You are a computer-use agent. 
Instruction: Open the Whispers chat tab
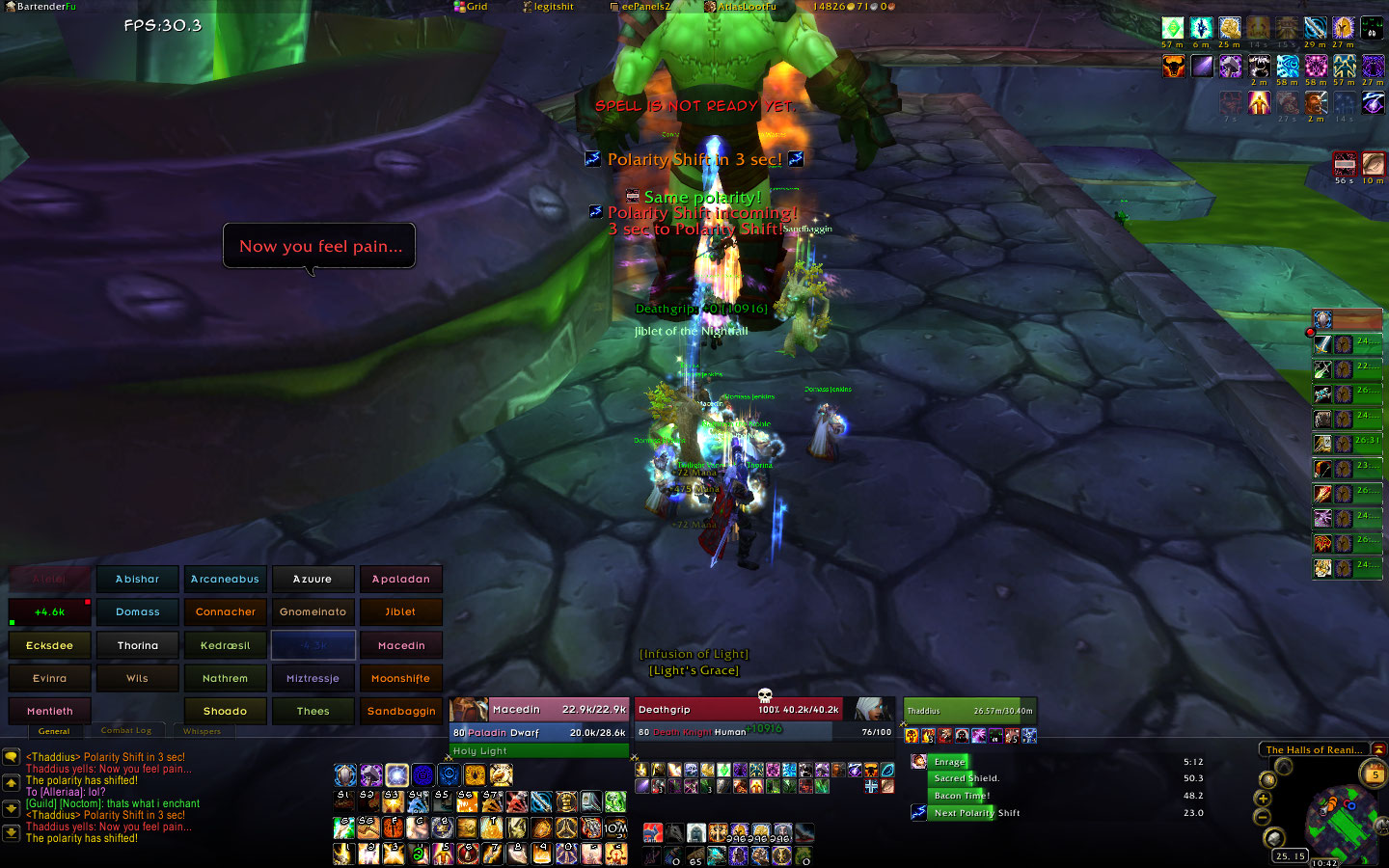202,731
